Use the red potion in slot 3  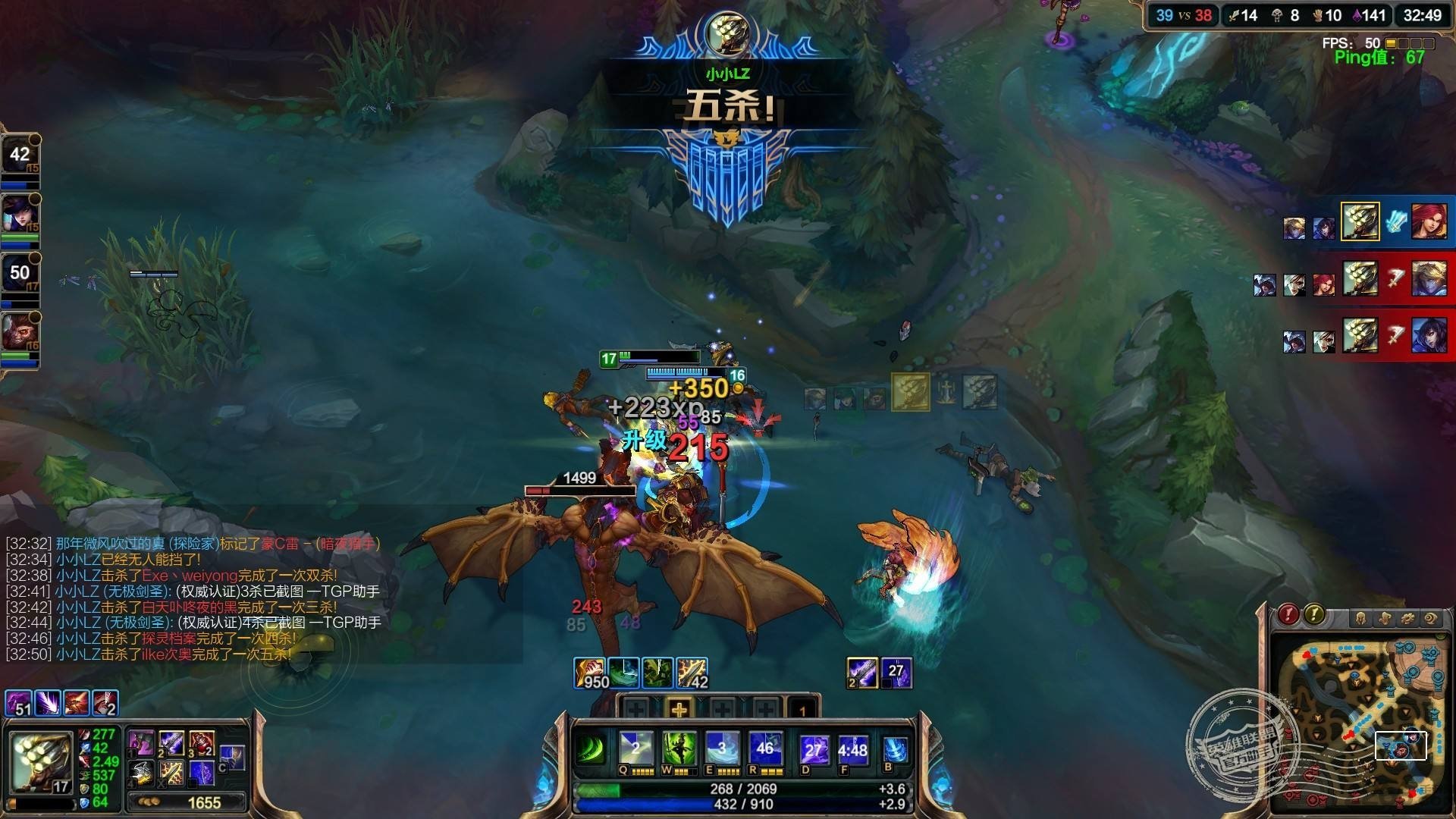coord(201,743)
